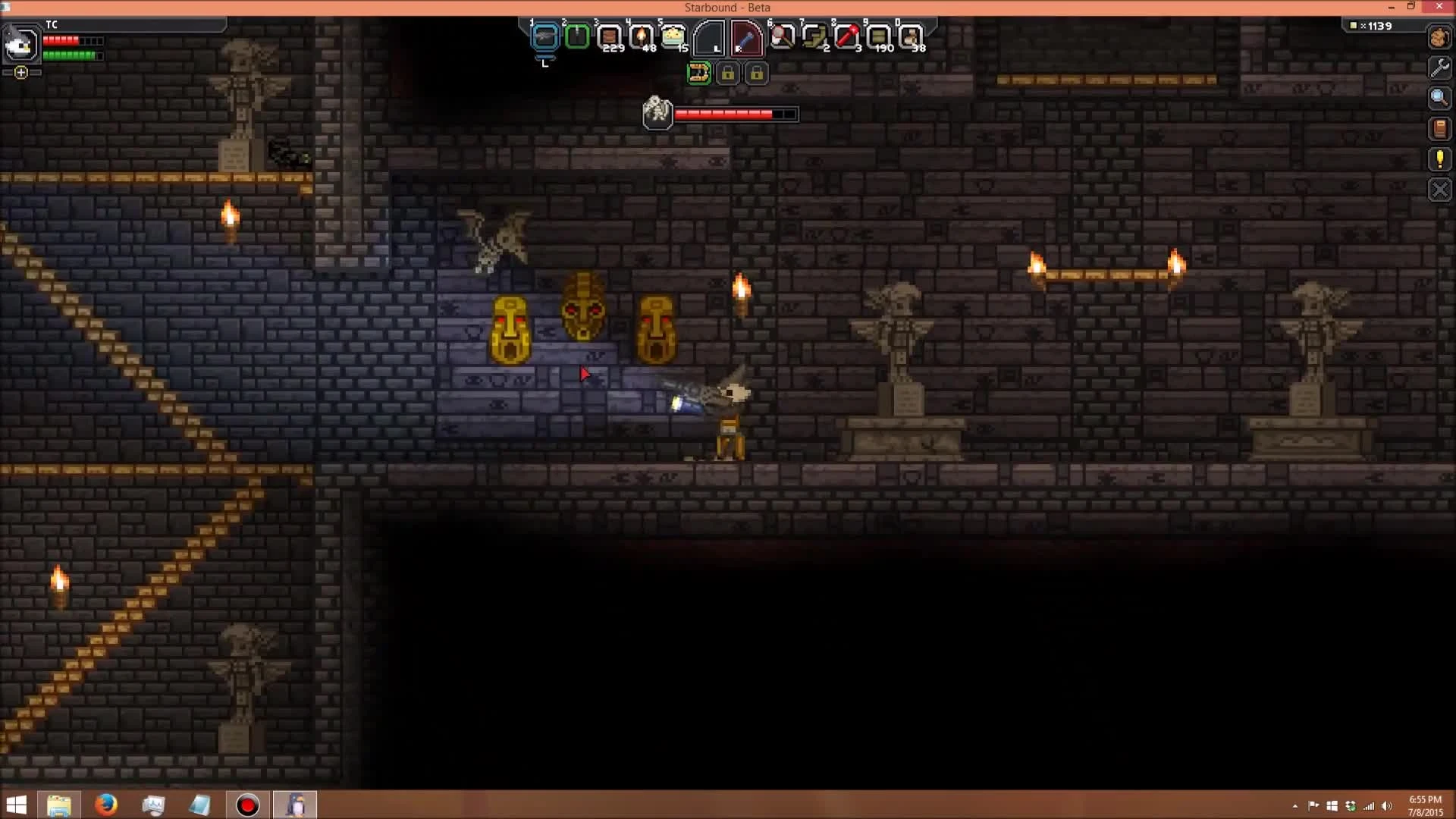
Task: Select the Matter Manipulator in slot 2
Action: coord(576,35)
